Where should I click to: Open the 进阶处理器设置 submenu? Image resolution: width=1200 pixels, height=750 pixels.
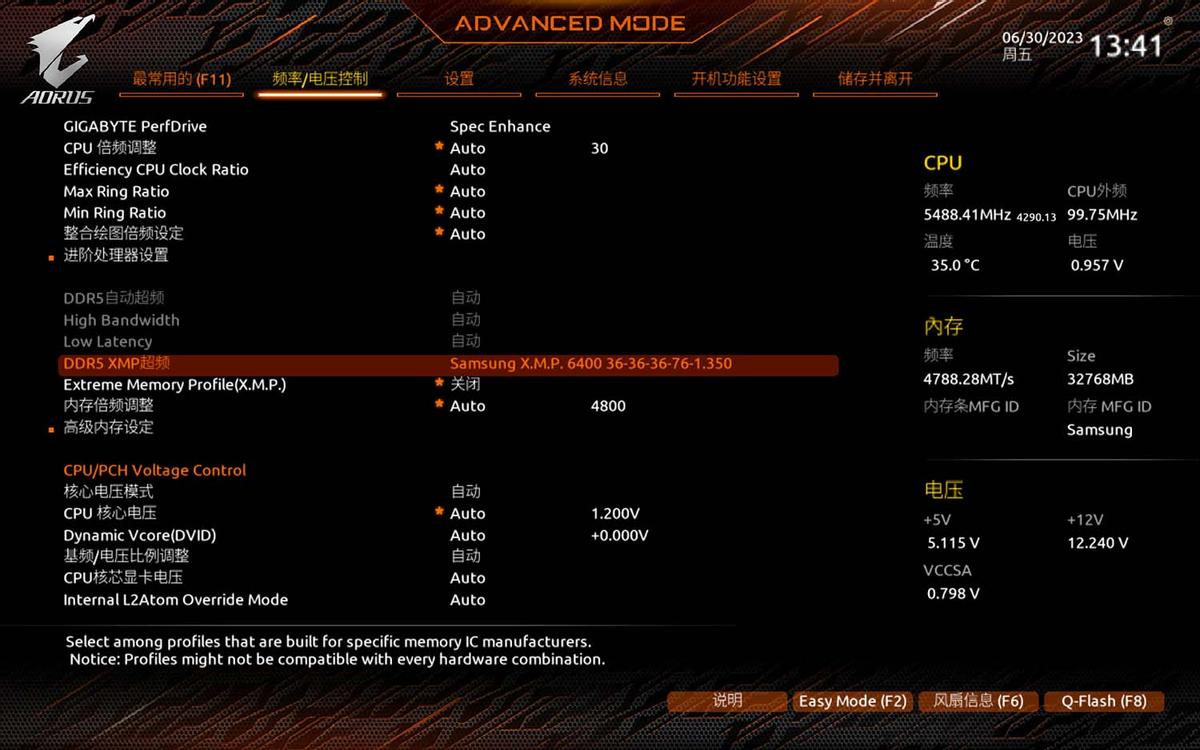[116, 255]
